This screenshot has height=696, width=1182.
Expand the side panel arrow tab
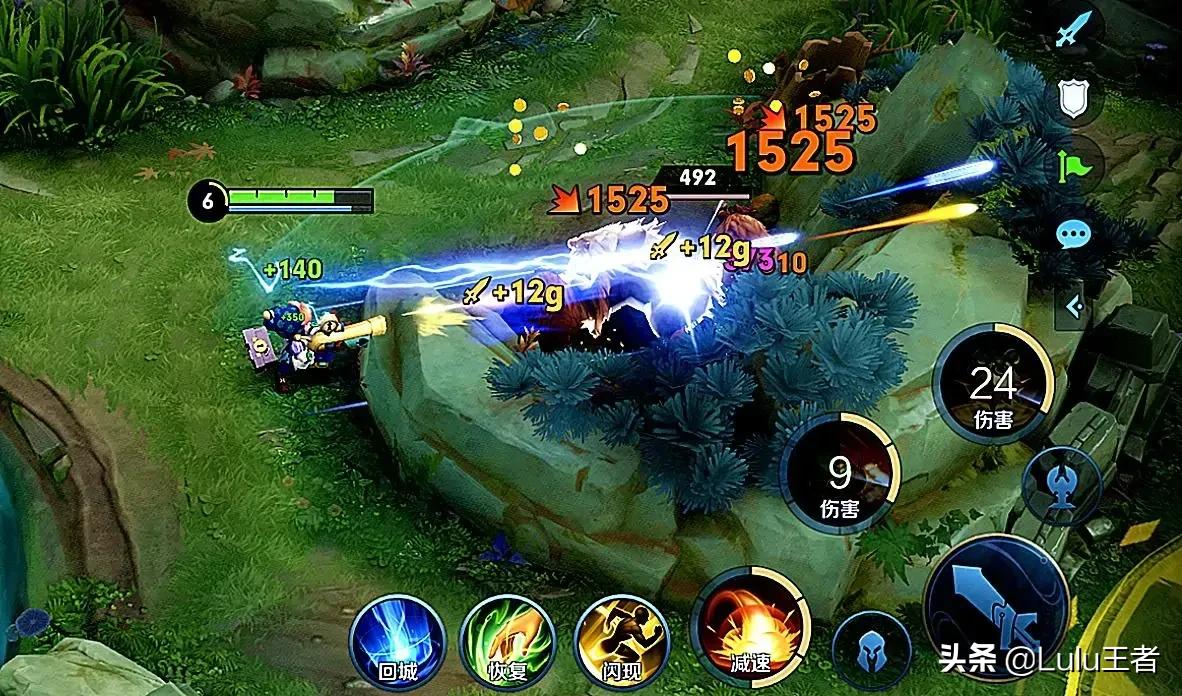pos(1073,305)
